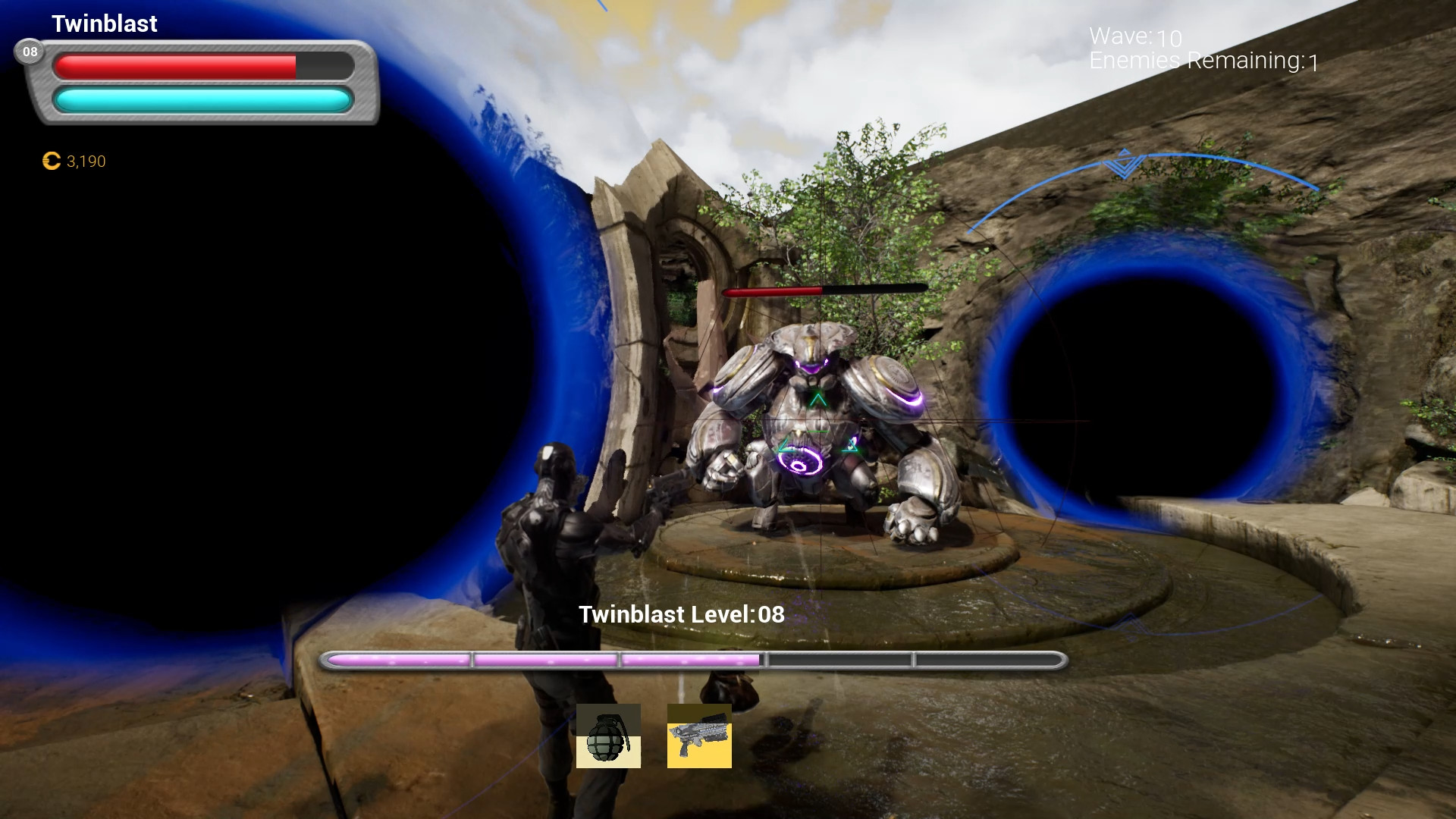1456x819 pixels.
Task: Click the level 08 badge near health bar
Action: (30, 52)
